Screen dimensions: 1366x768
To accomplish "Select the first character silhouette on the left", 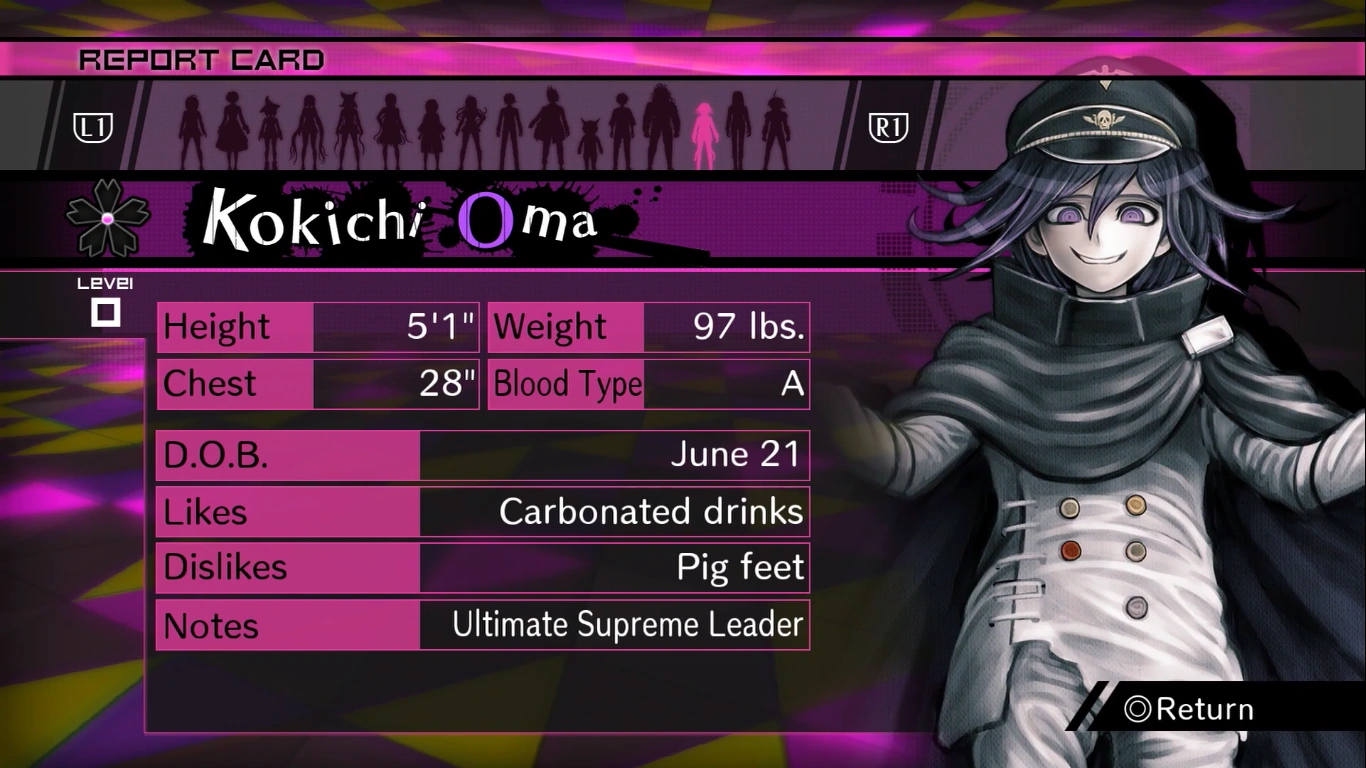I will click(x=190, y=125).
